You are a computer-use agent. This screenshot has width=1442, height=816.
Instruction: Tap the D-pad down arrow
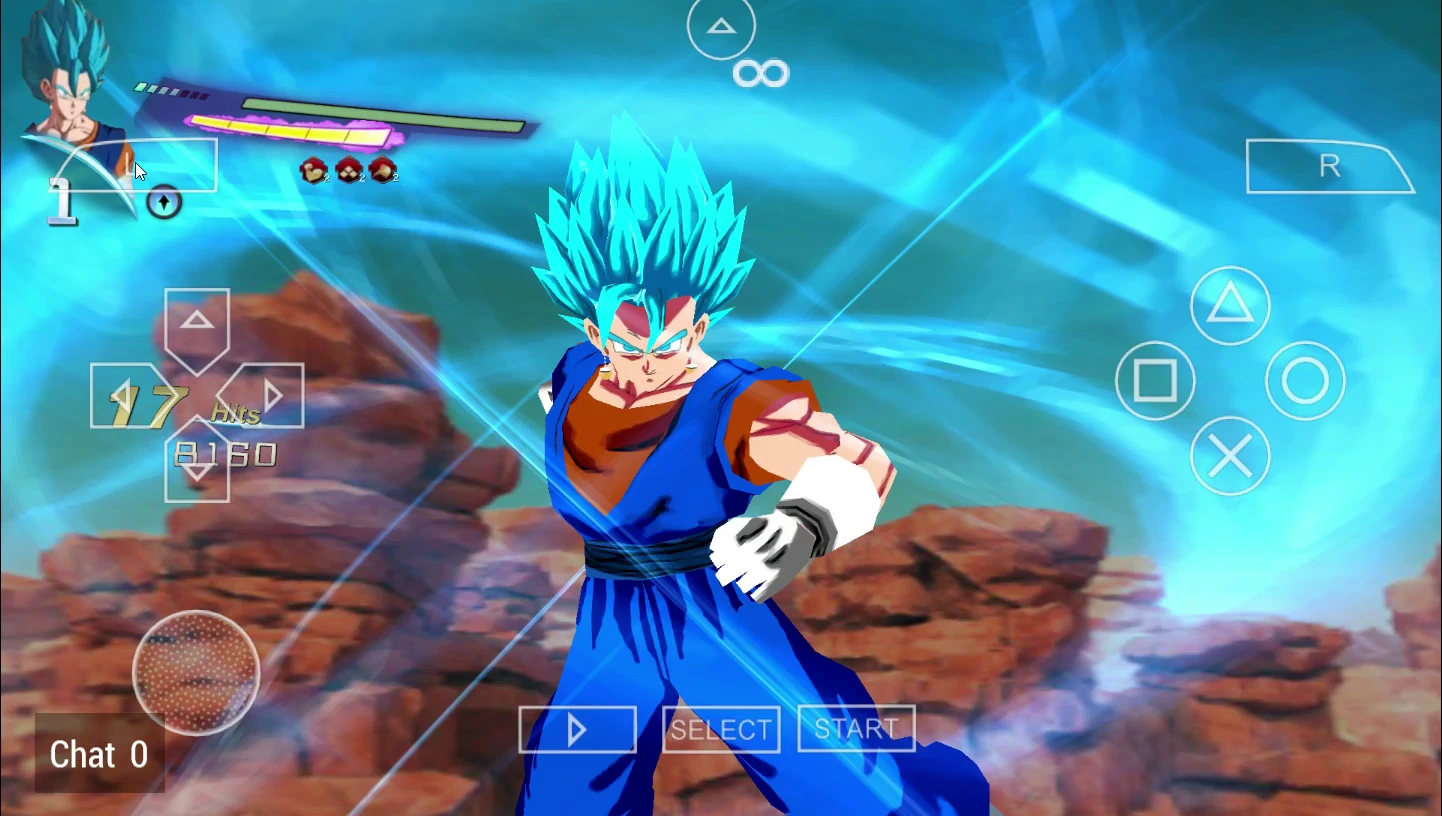coord(197,472)
